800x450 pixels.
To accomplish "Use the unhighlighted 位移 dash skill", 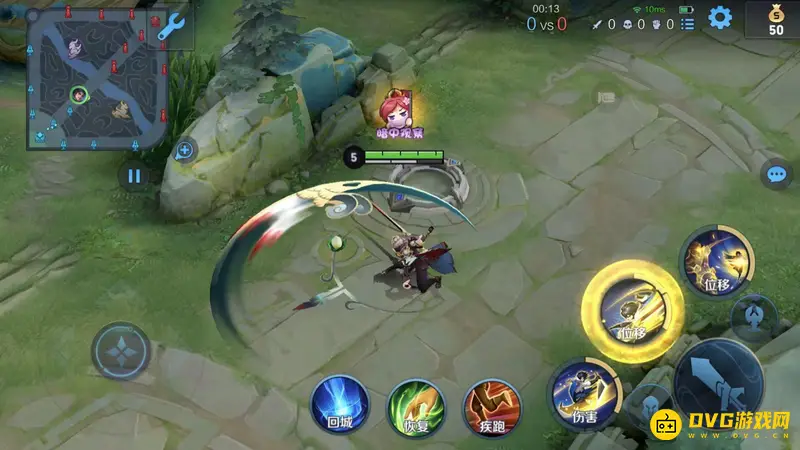I will (711, 258).
